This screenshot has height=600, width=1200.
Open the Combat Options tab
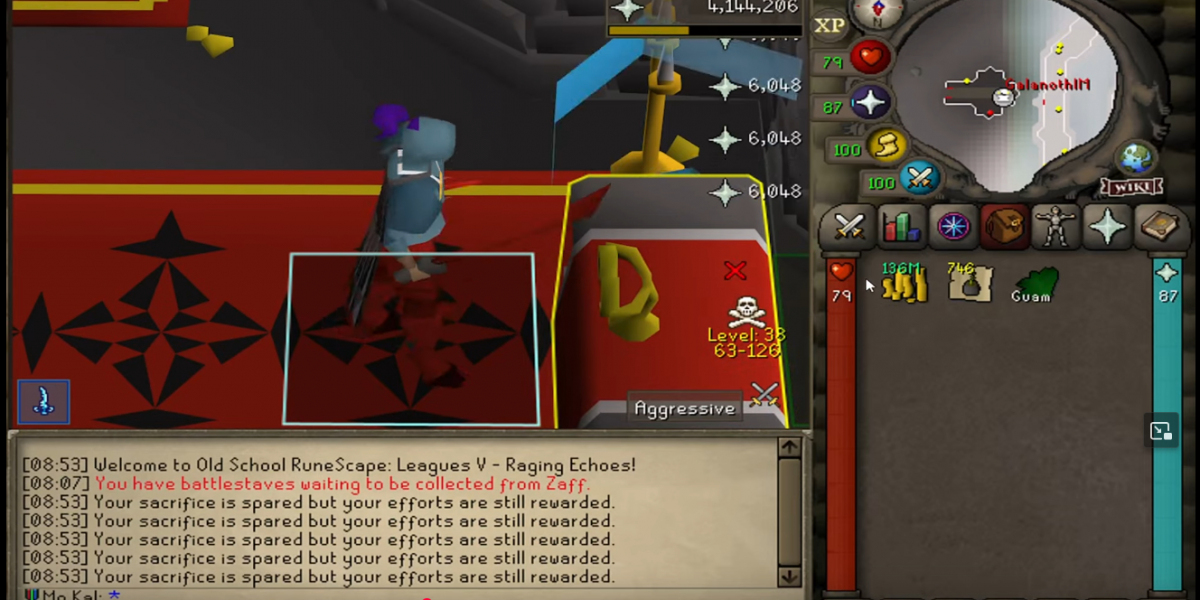pos(848,228)
